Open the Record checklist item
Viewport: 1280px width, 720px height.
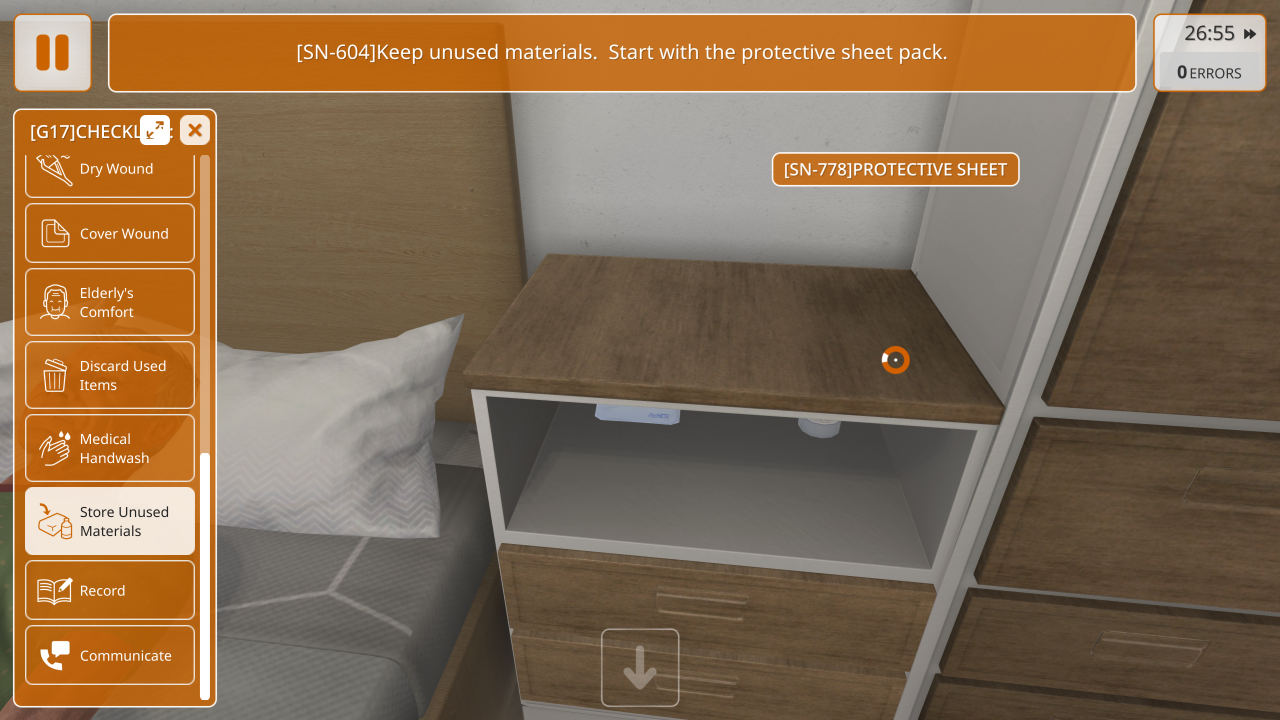click(110, 590)
